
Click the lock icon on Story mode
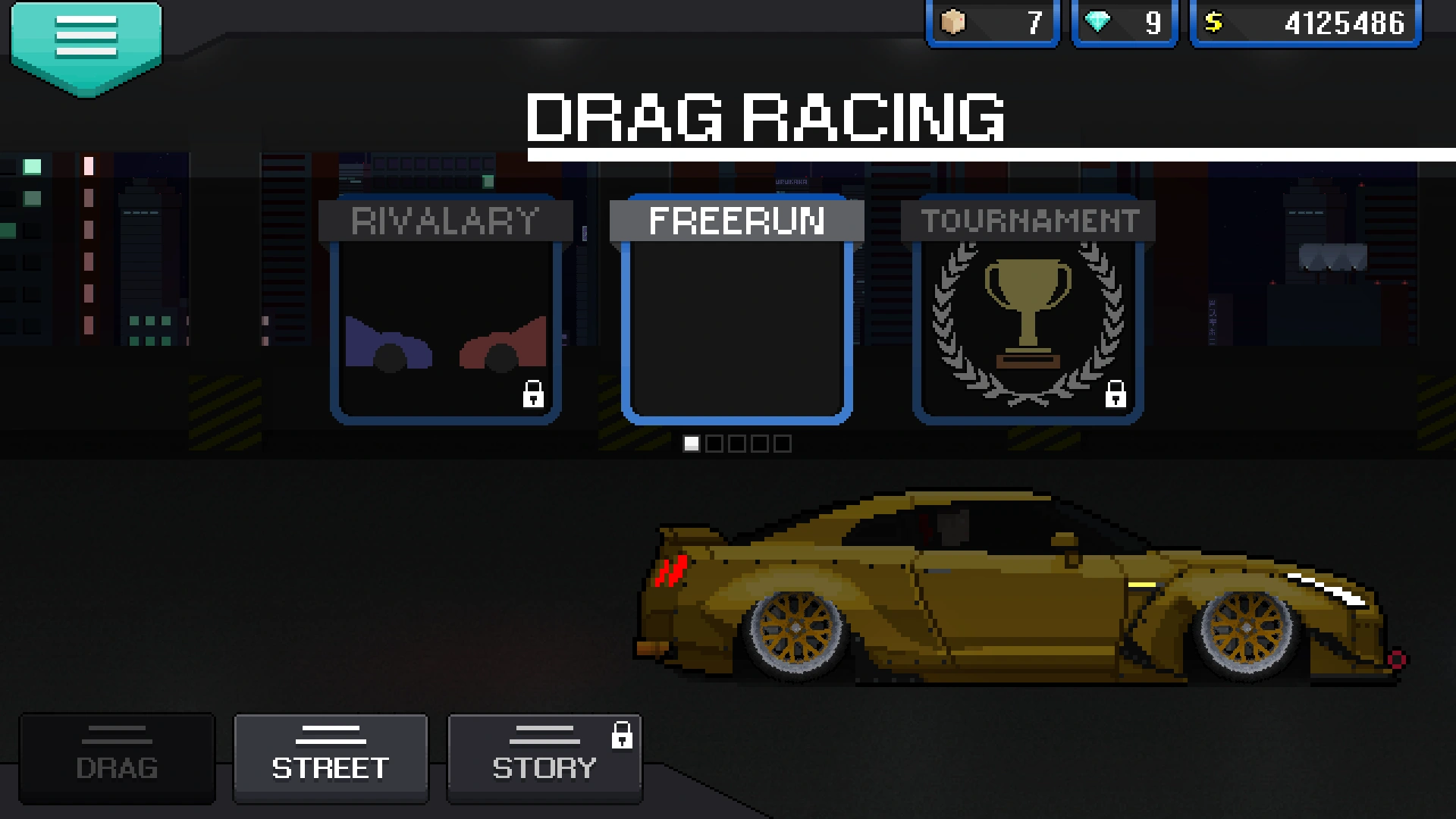point(623,736)
